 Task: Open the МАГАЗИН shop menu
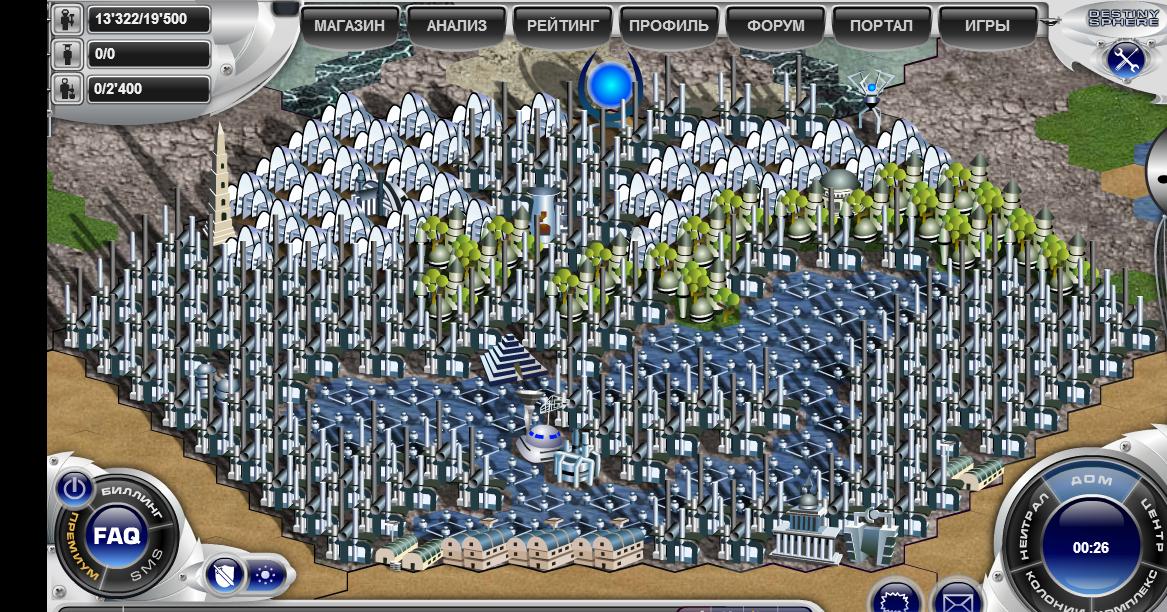[349, 26]
